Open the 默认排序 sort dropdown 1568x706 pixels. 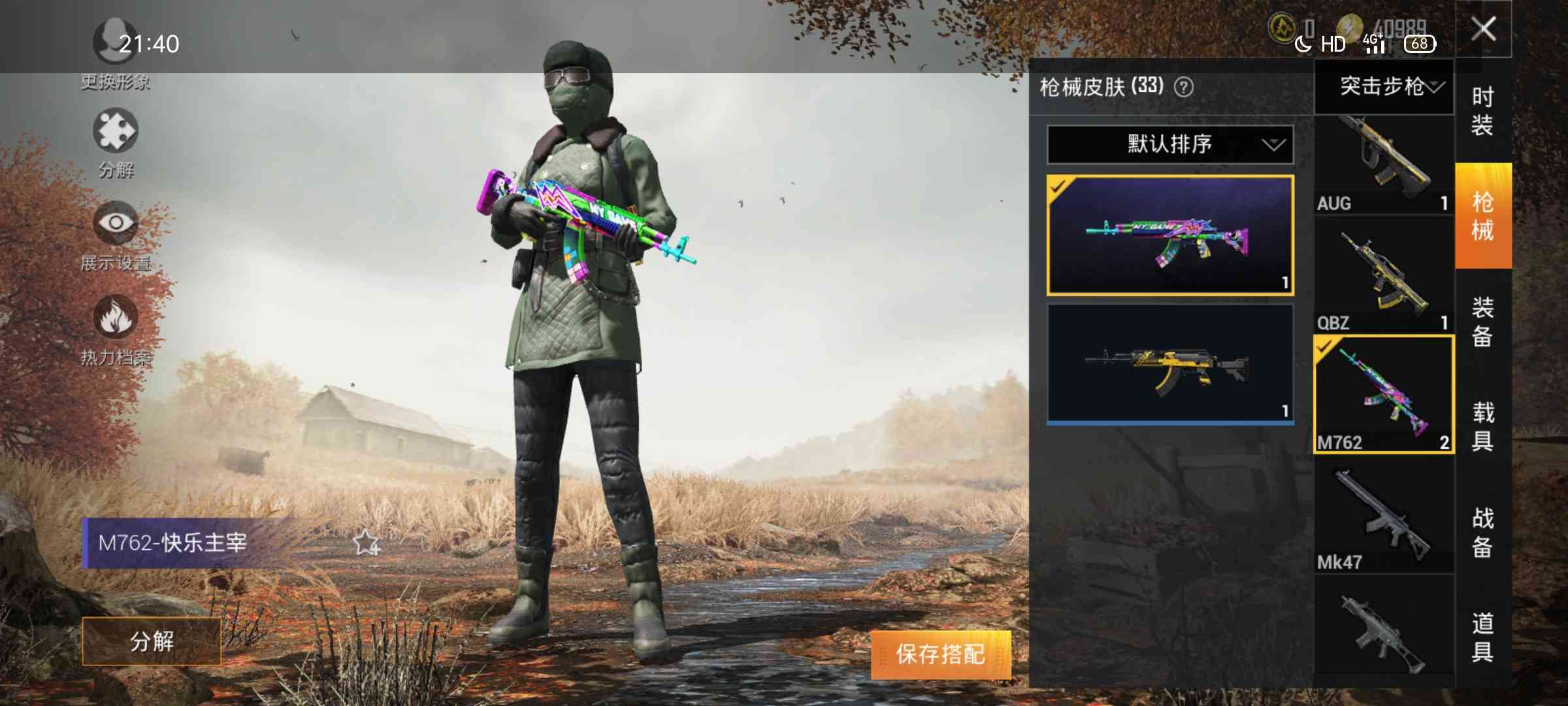pyautogui.click(x=1169, y=144)
